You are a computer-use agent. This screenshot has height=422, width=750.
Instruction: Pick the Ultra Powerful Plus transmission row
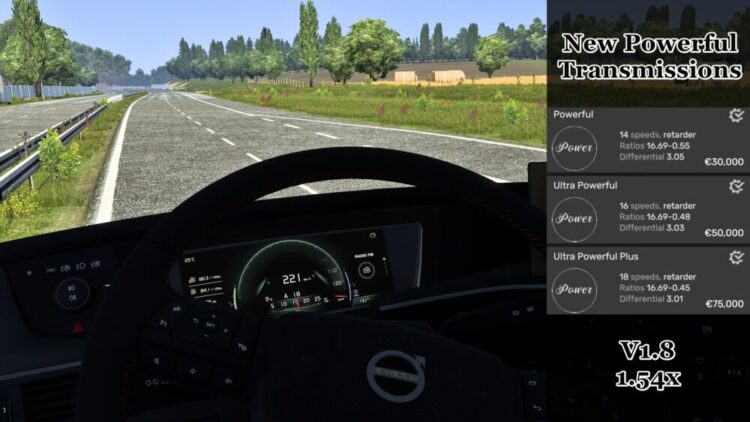pos(647,281)
